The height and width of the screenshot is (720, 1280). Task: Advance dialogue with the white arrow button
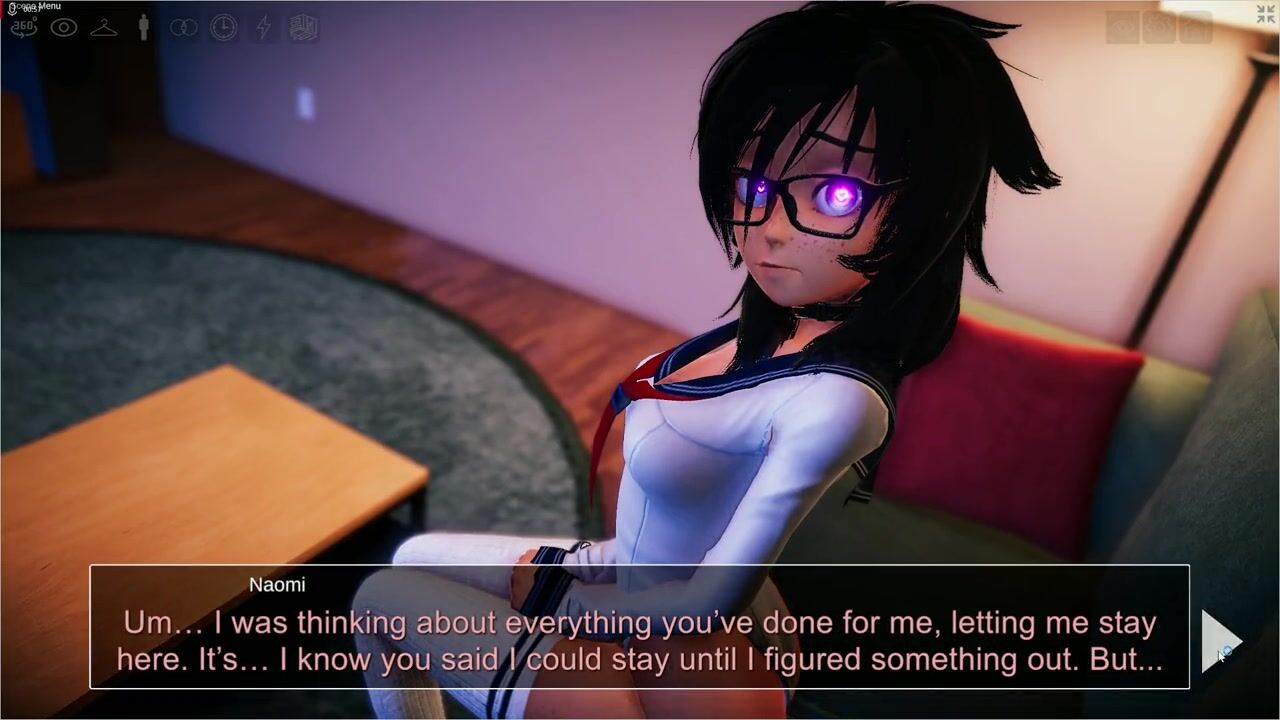tap(1220, 640)
